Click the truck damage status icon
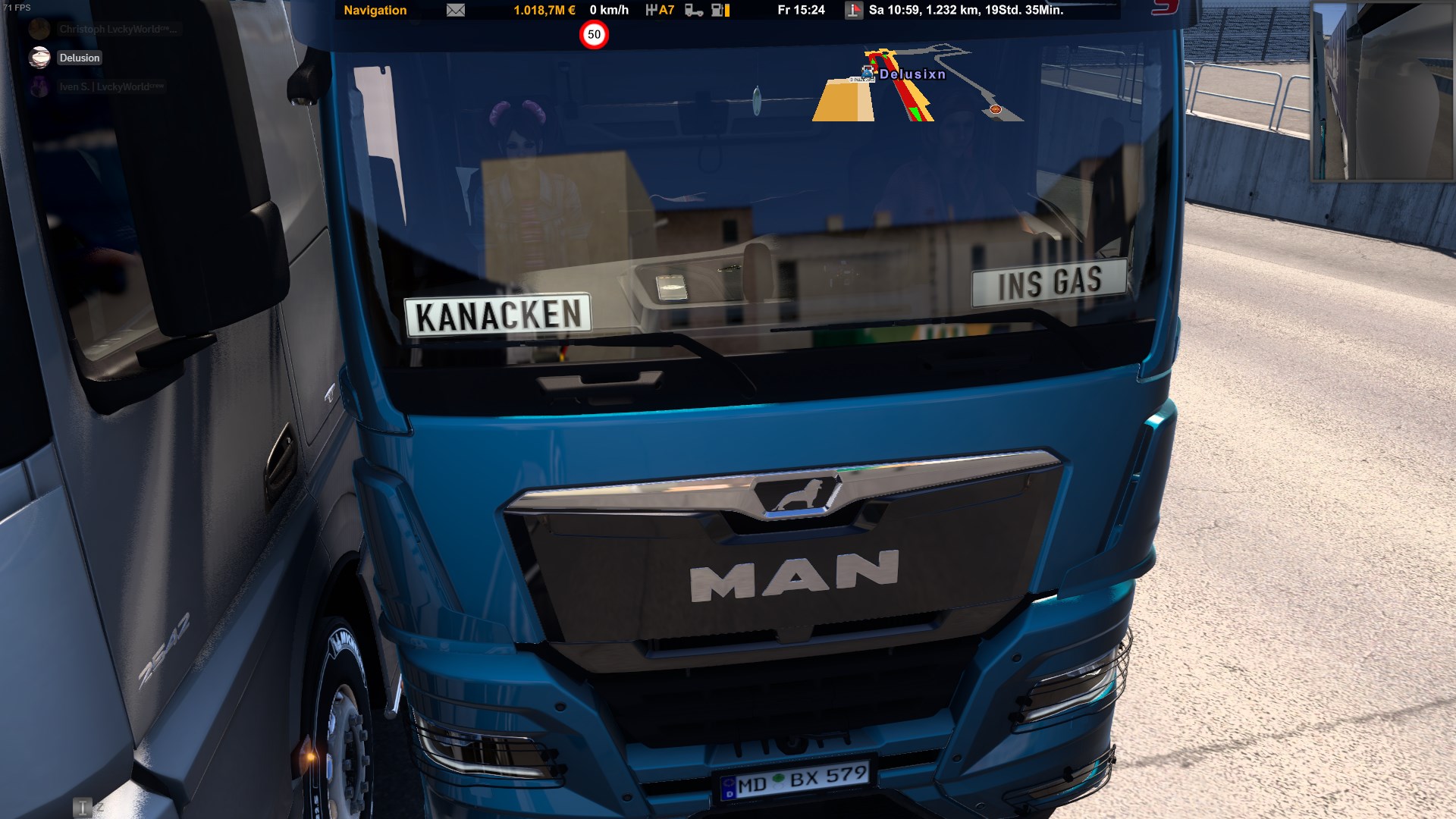This screenshot has height=819, width=1456. tap(693, 11)
